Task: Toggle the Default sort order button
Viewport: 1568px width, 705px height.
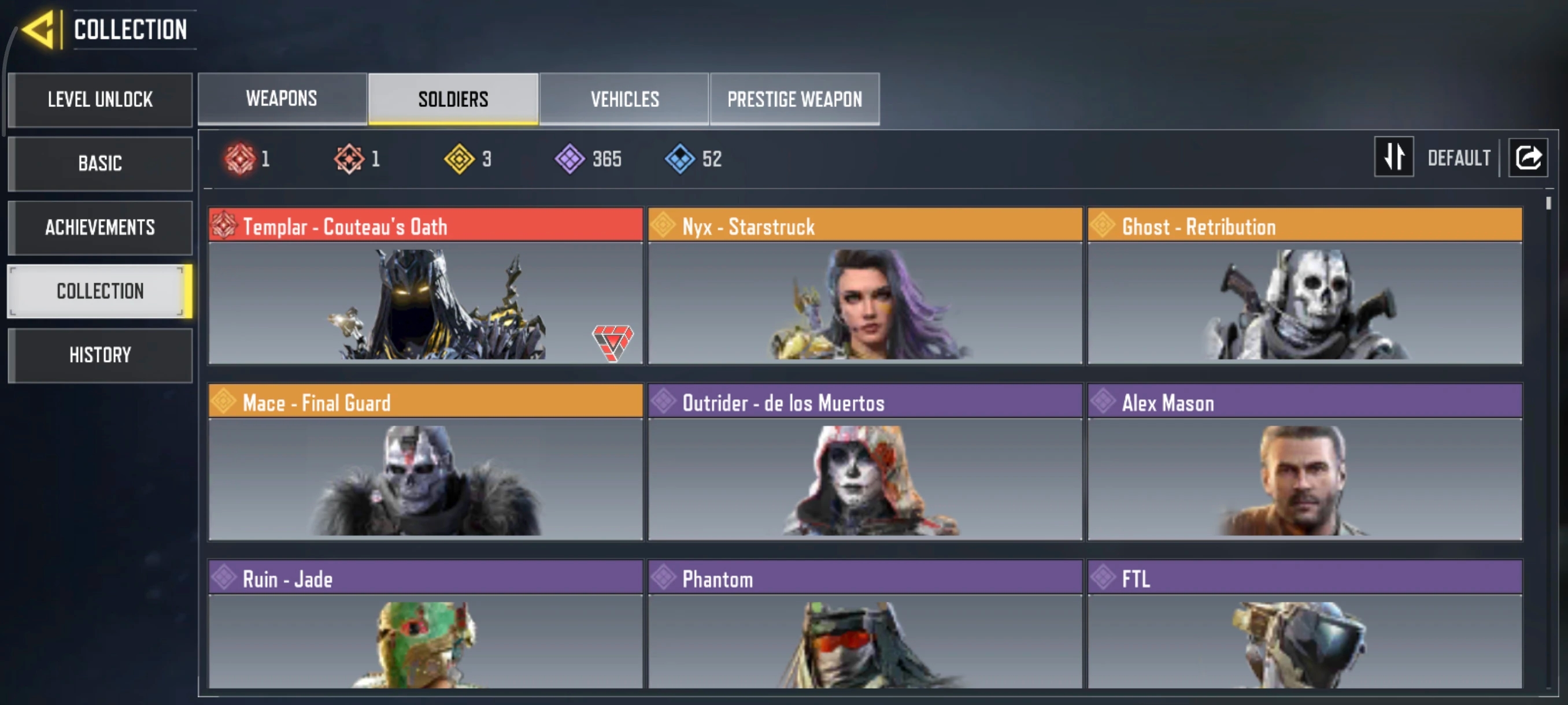Action: pos(1394,158)
